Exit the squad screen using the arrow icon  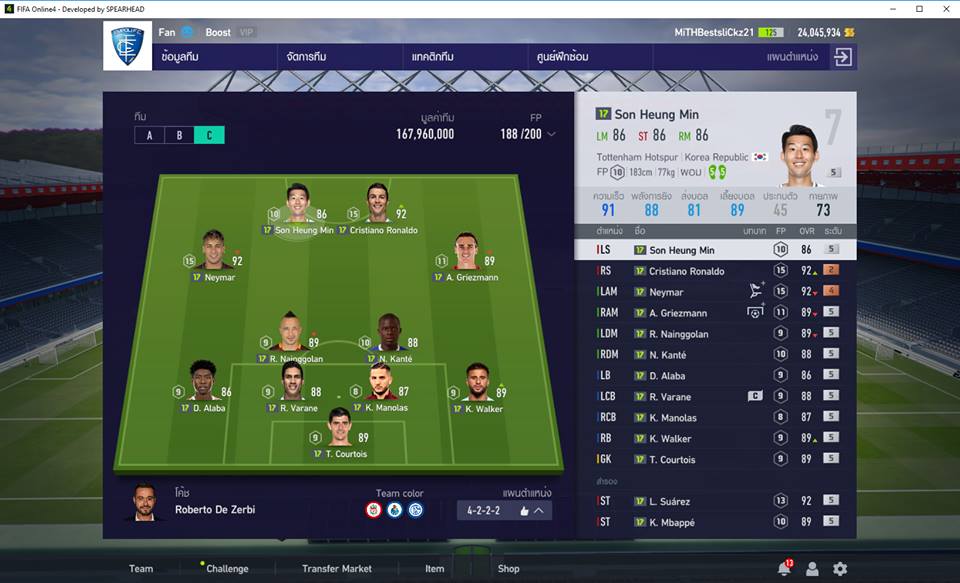tap(843, 57)
